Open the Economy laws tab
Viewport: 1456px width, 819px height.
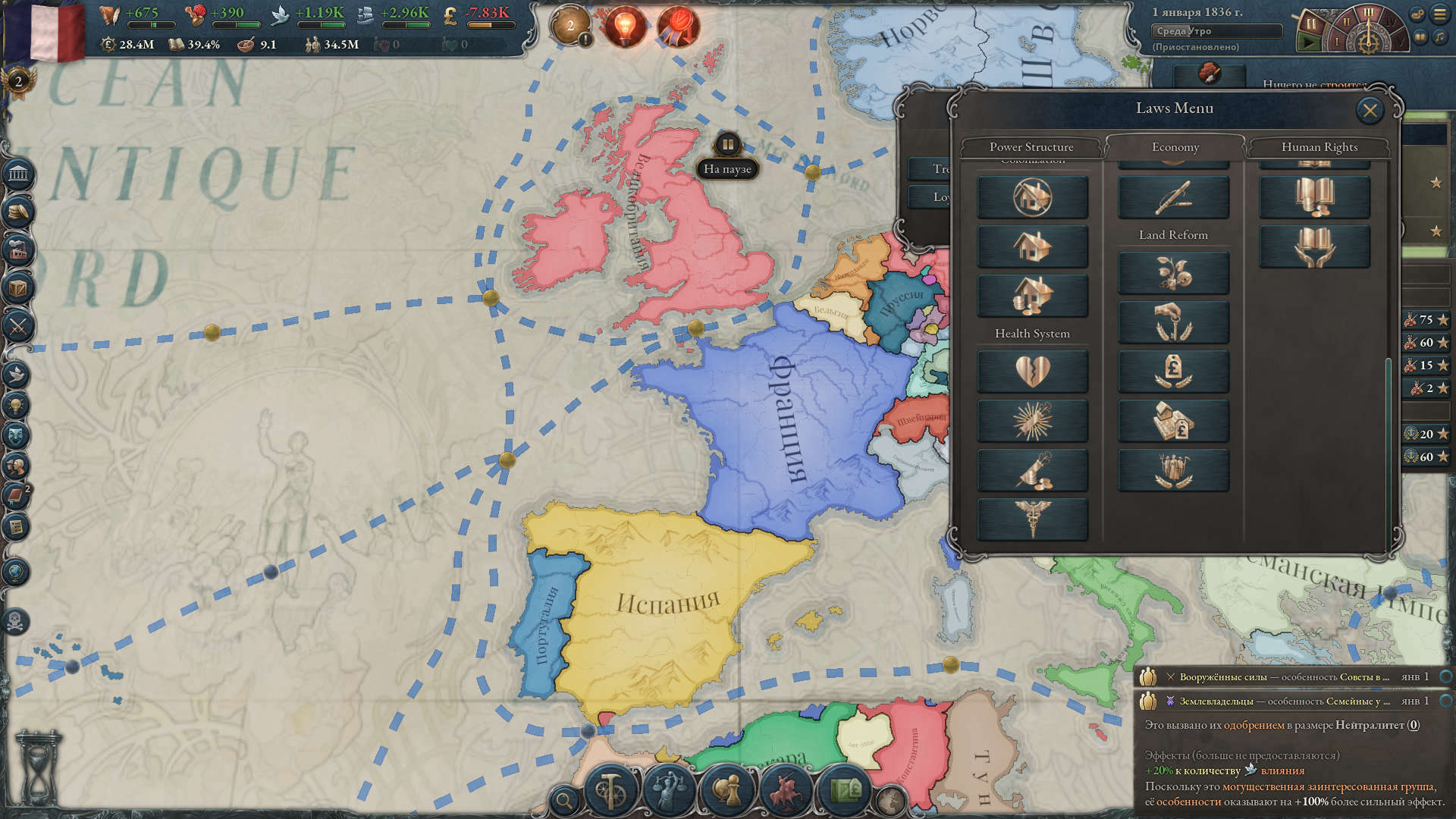tap(1176, 147)
